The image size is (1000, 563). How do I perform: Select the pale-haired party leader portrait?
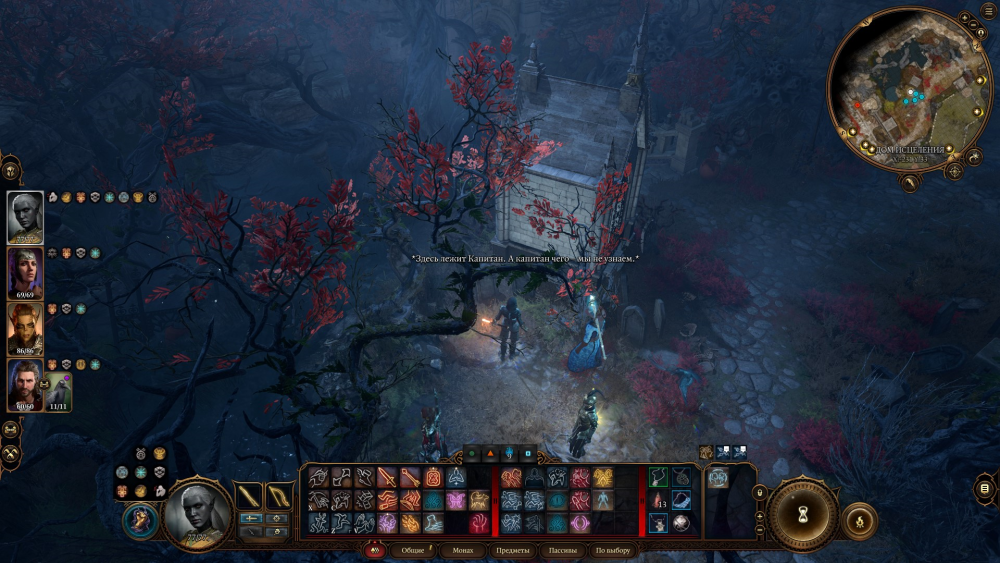(26, 216)
